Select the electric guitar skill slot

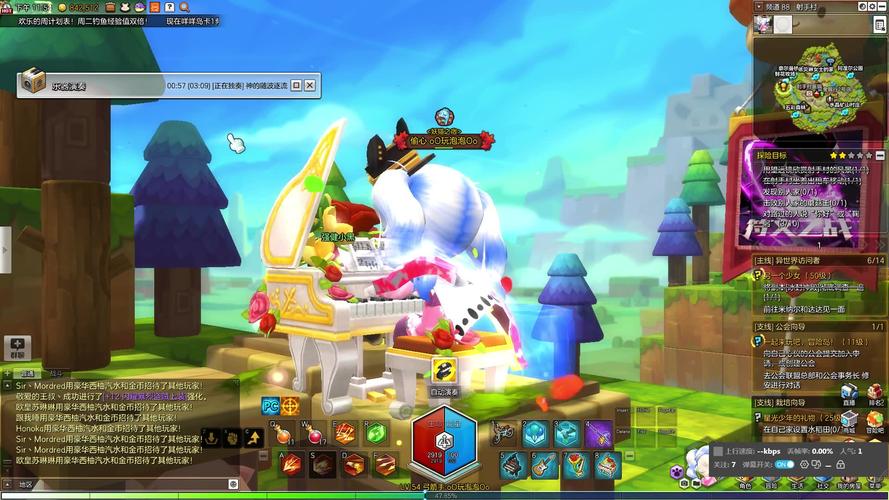coord(543,464)
